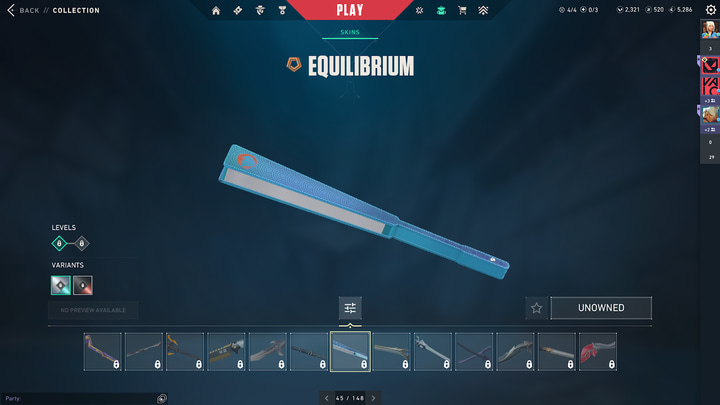Image resolution: width=720 pixels, height=405 pixels.
Task: Select the red fan melee skin thumbnail
Action: 597,352
